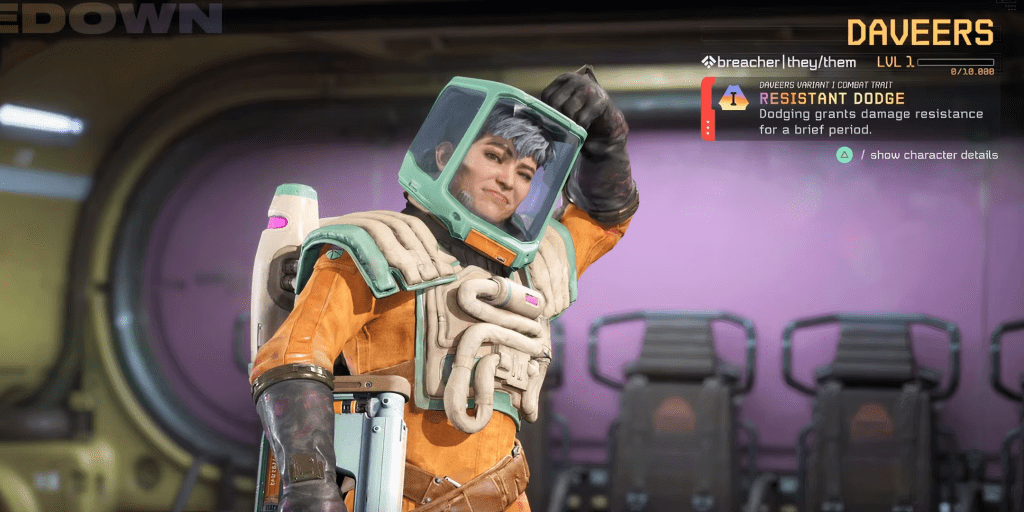Click the red three-dot tab beside the trait
This screenshot has width=1024, height=512.
[x=707, y=127]
